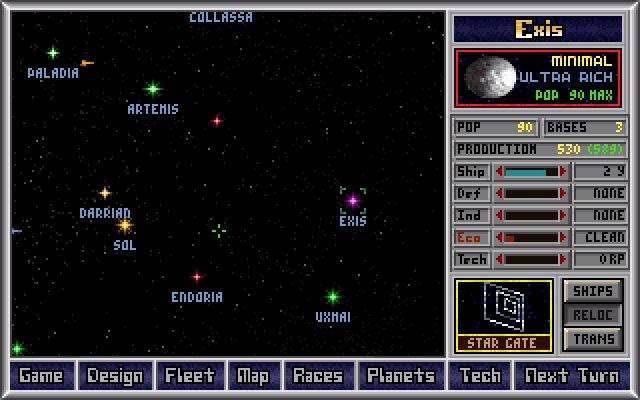Set the Def spending slider bar
Viewport: 640px width, 400px height.
pyautogui.click(x=532, y=193)
